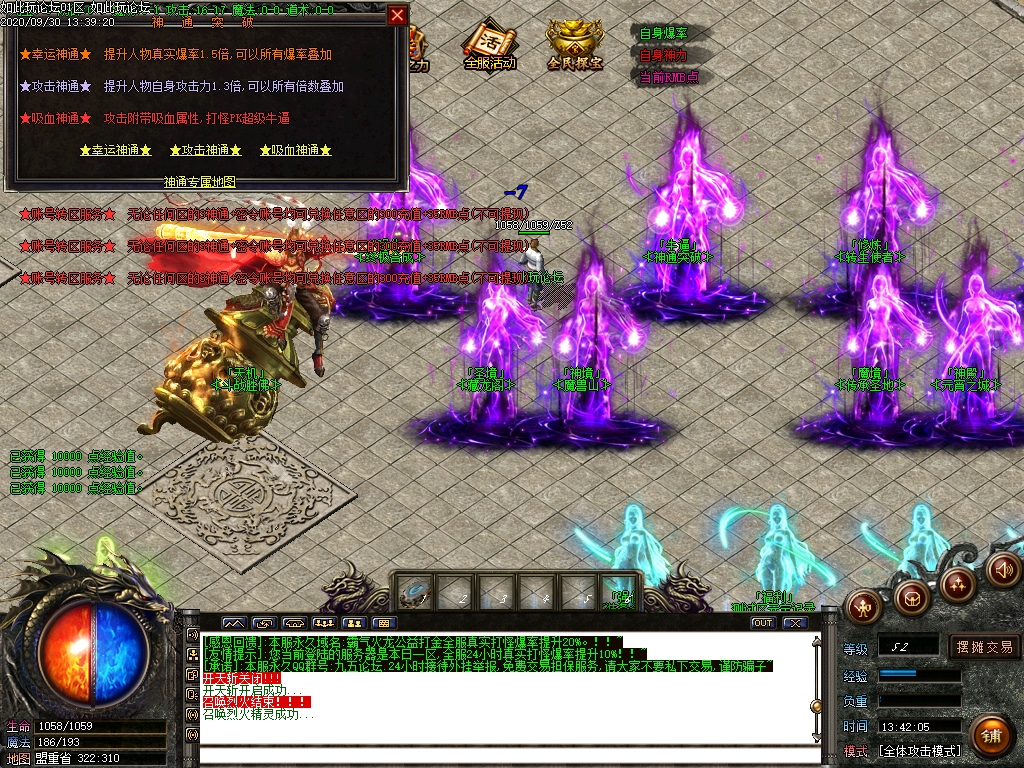This screenshot has height=768, width=1024.
Task: Close the 神通突破 dialog panel
Action: click(397, 15)
